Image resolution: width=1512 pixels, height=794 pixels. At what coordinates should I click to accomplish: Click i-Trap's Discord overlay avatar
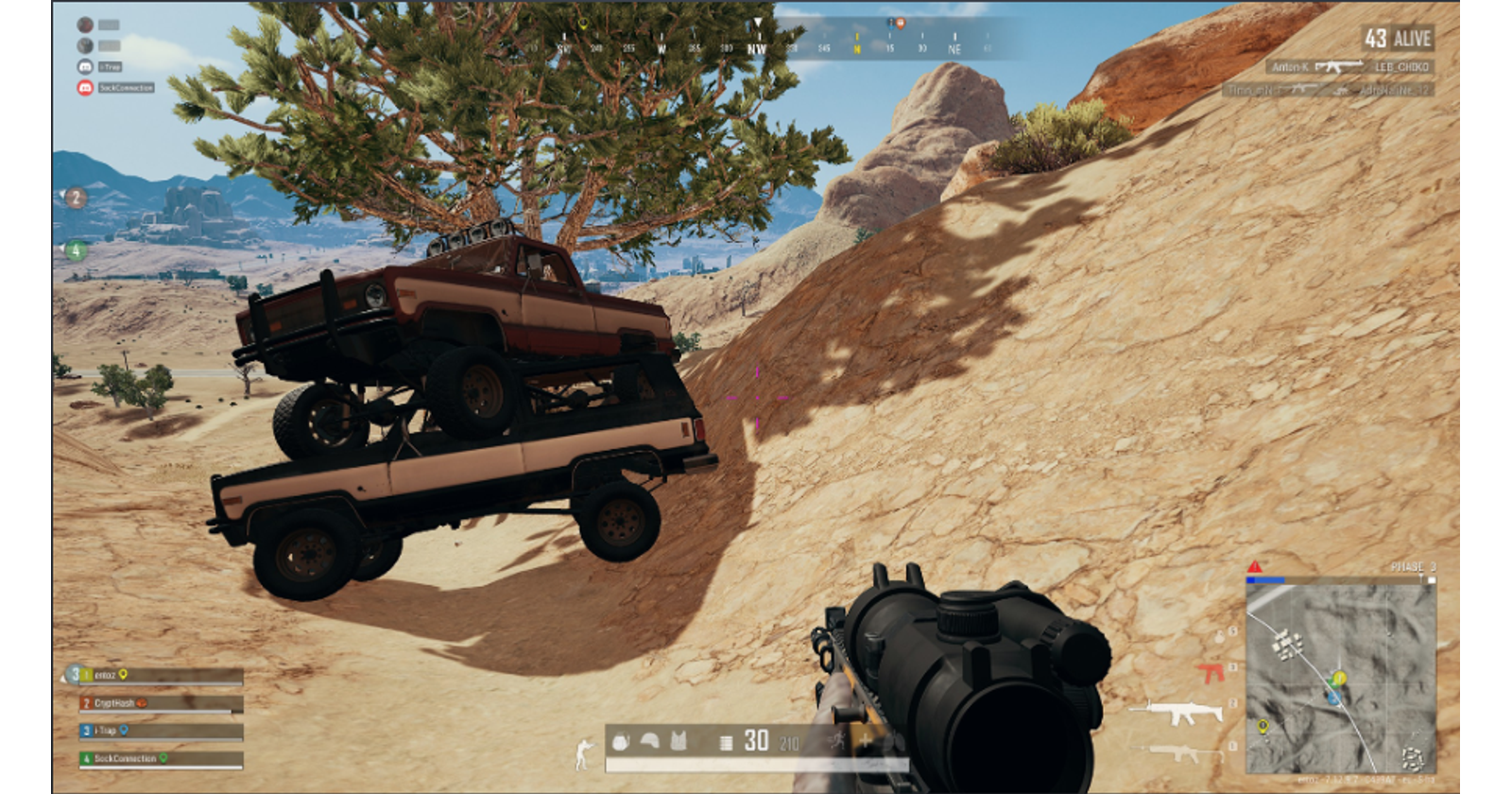point(85,67)
